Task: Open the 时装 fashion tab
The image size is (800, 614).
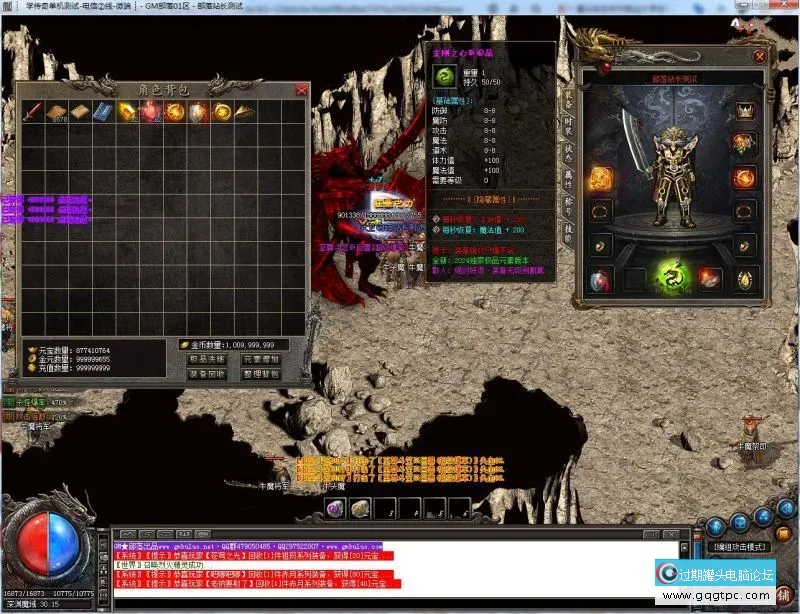Action: tap(569, 125)
